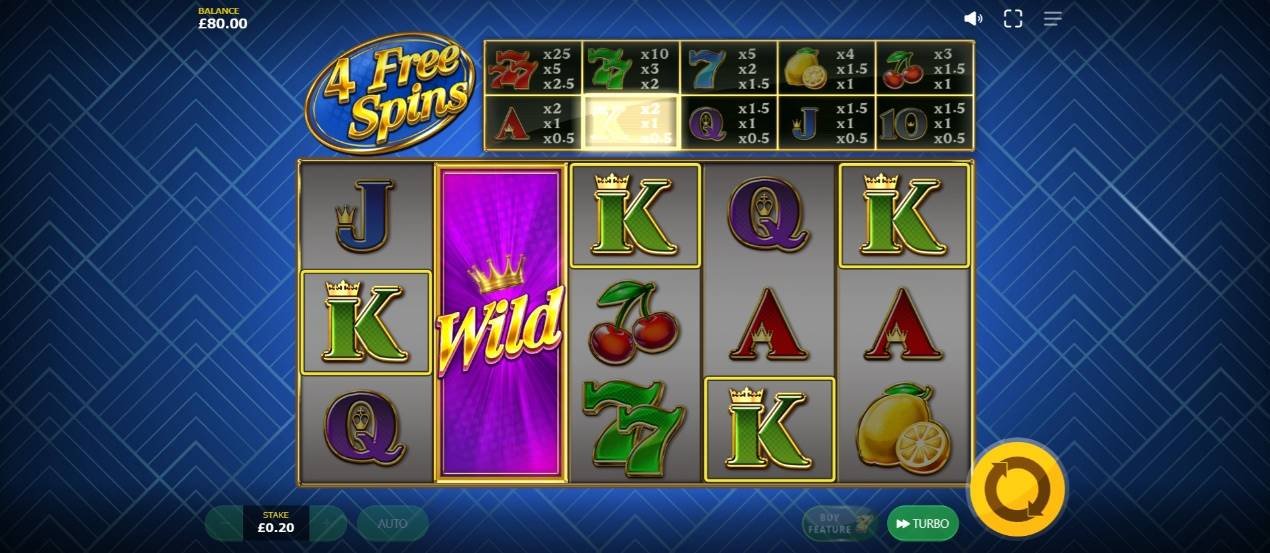
Task: Open the hamburger menu
Action: point(1052,19)
